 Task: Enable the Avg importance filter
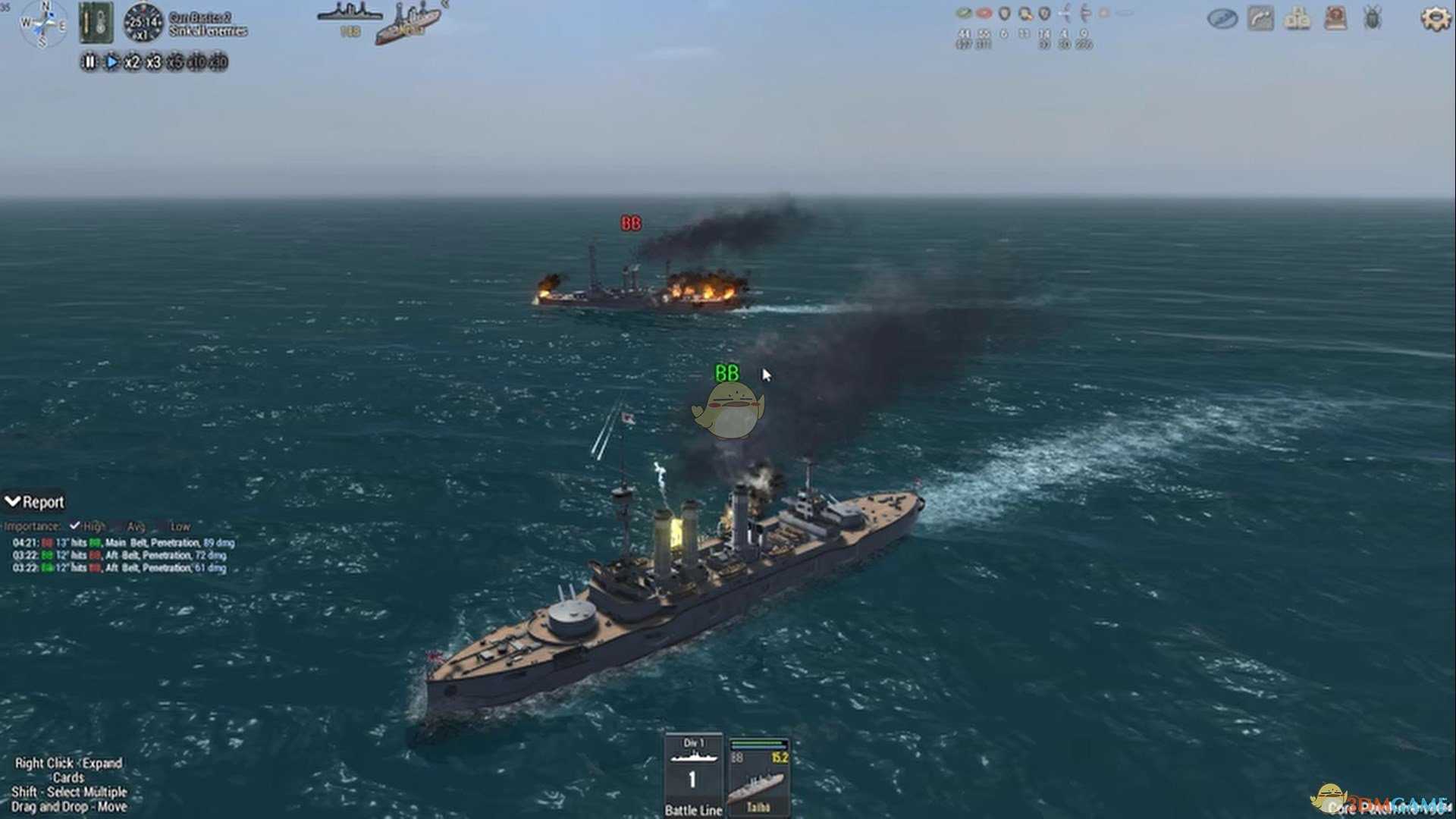coord(118,526)
